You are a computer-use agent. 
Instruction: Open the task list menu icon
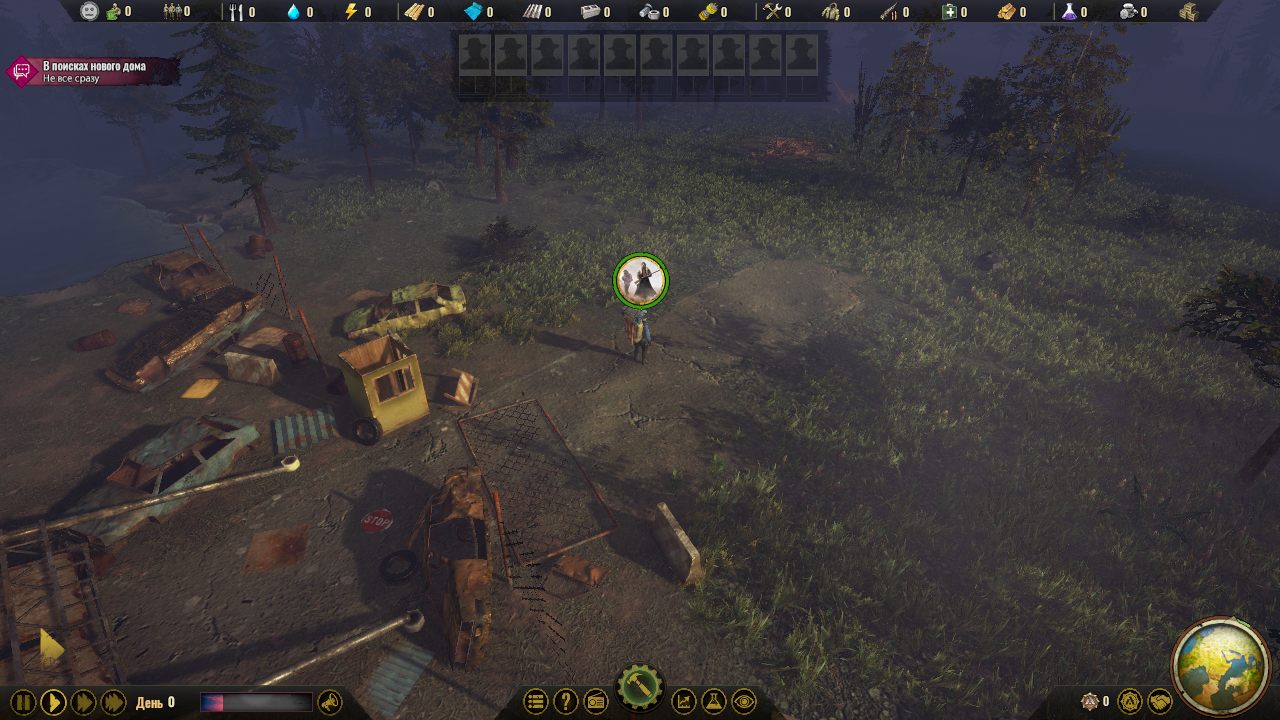tap(536, 702)
